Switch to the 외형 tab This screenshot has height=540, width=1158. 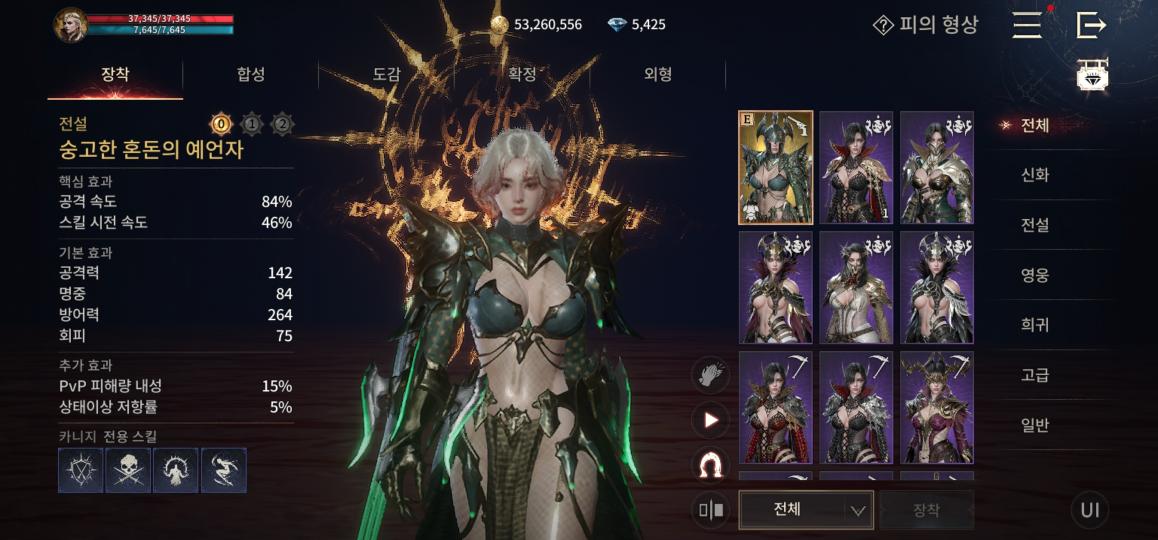click(657, 74)
